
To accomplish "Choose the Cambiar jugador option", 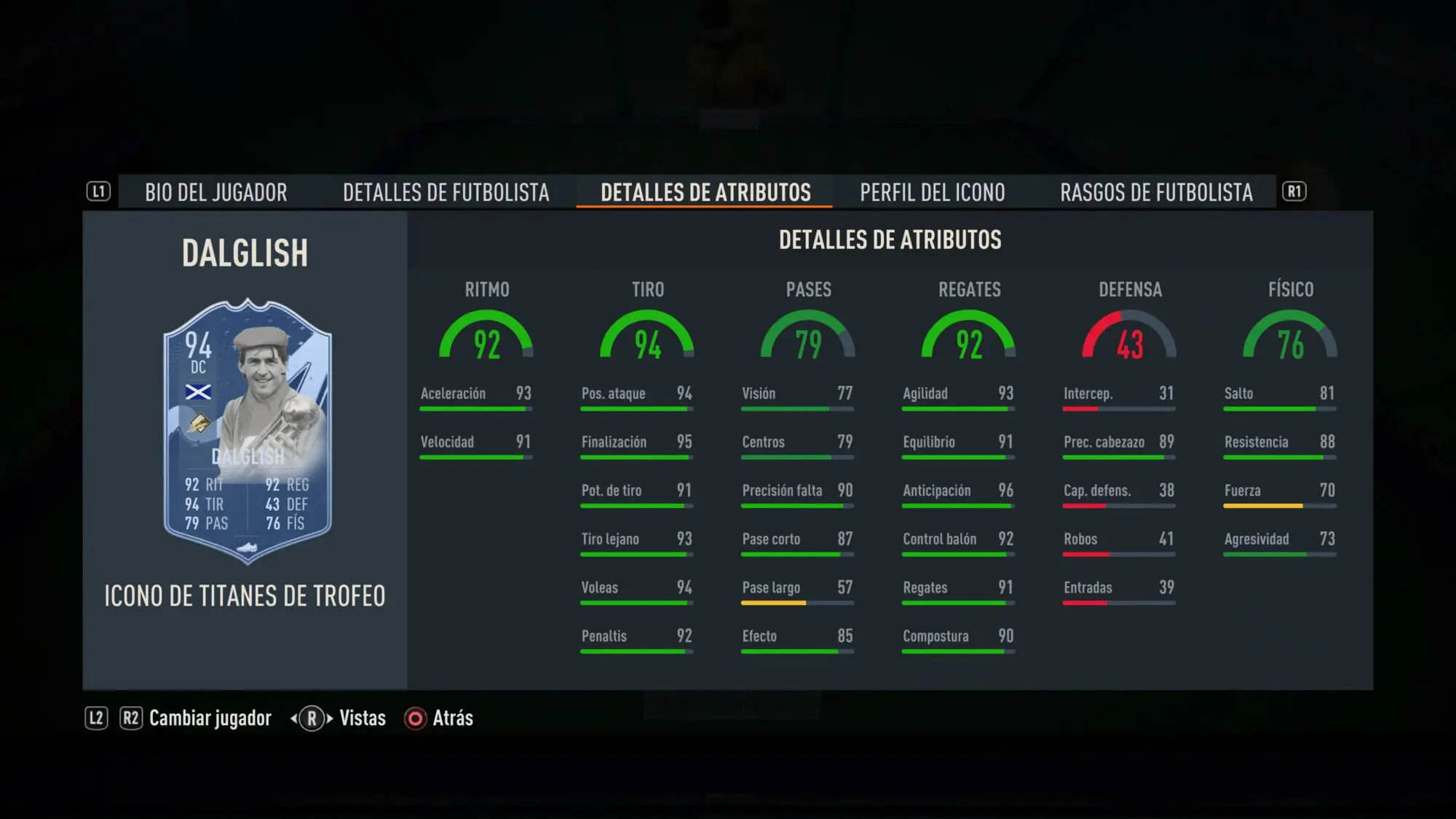I will 209,719.
